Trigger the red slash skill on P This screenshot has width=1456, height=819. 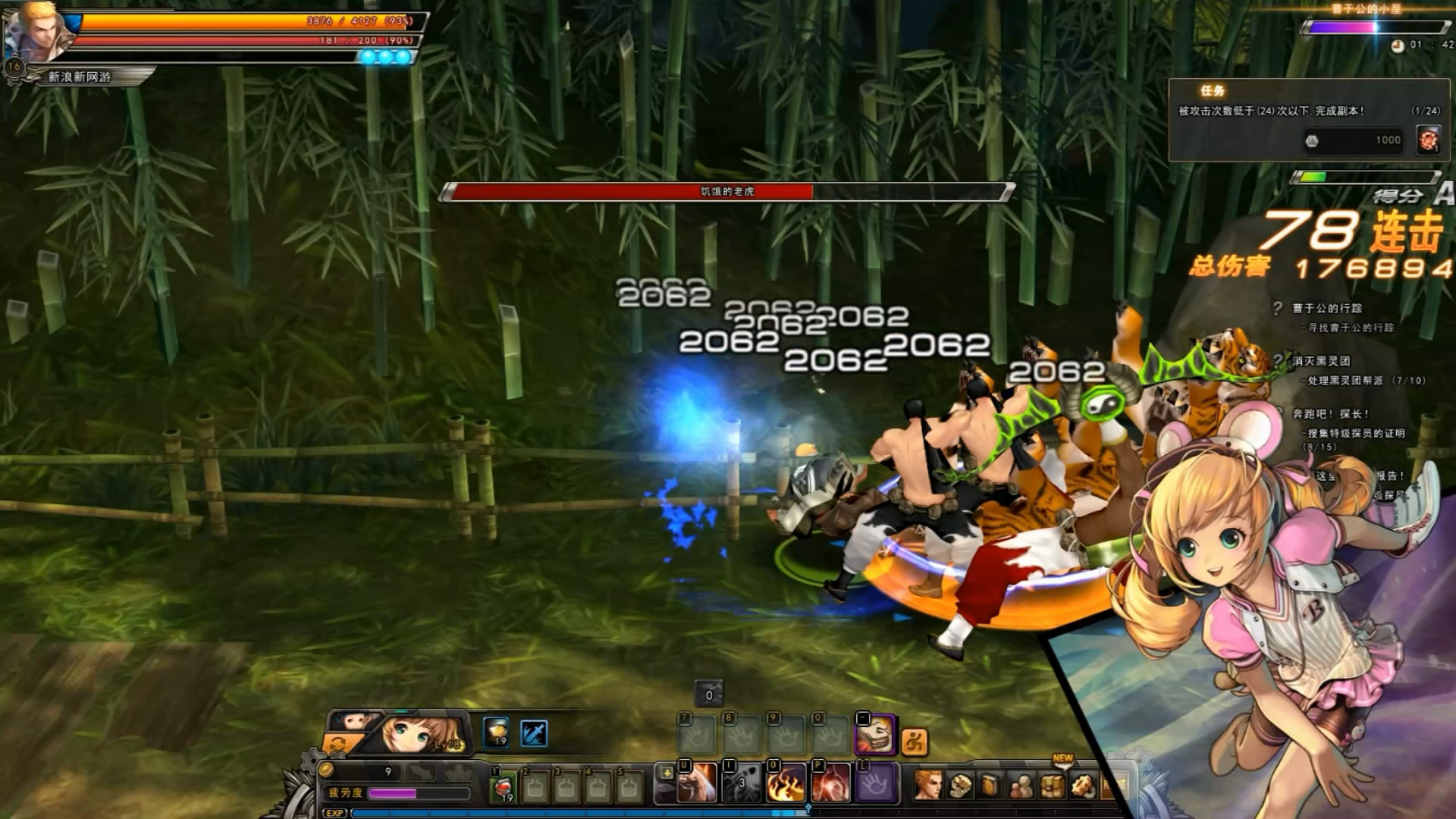pos(830,783)
